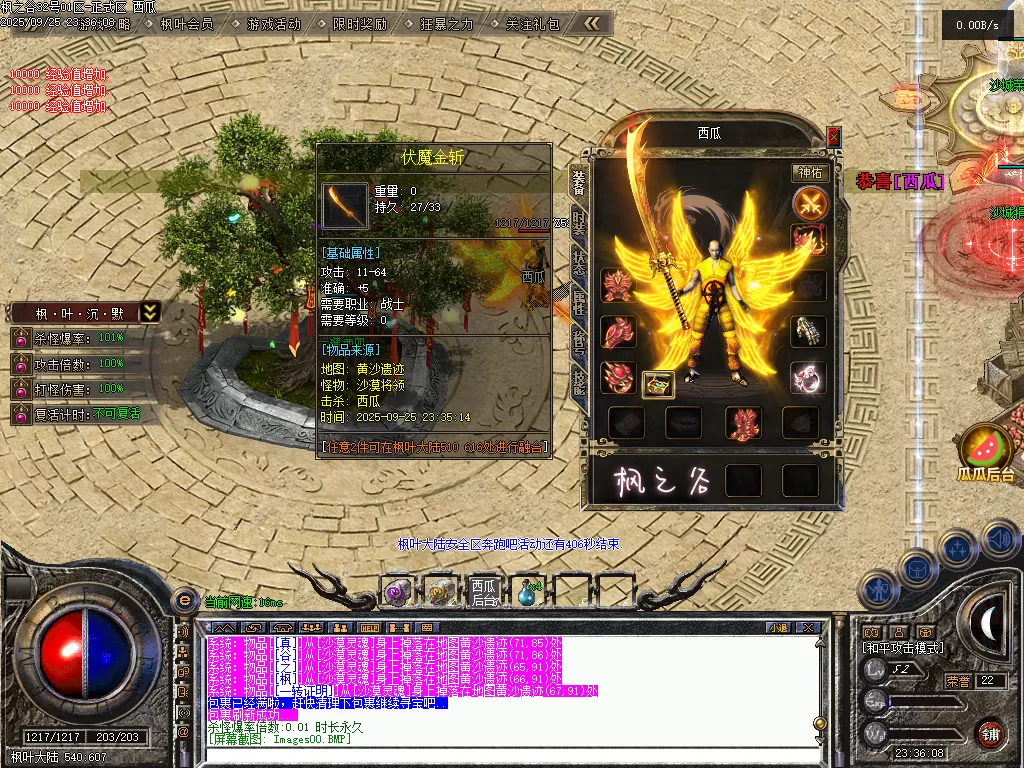
Task: Open the 游戏活动 menu
Action: tap(274, 24)
